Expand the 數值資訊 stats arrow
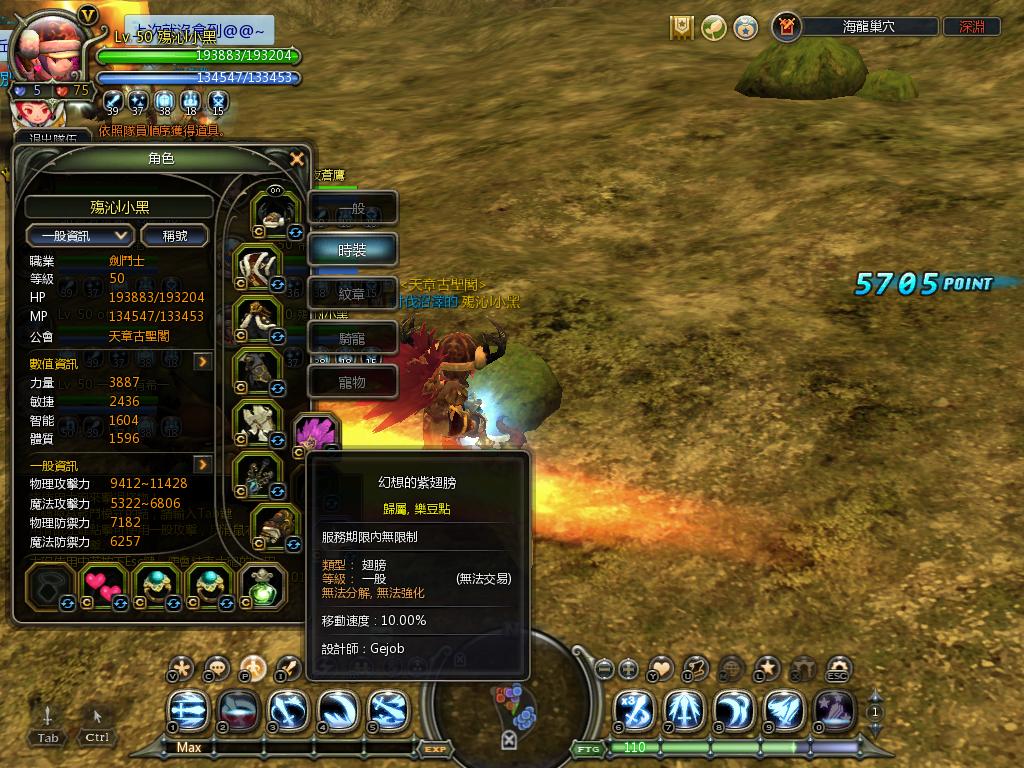This screenshot has height=768, width=1024. [203, 362]
